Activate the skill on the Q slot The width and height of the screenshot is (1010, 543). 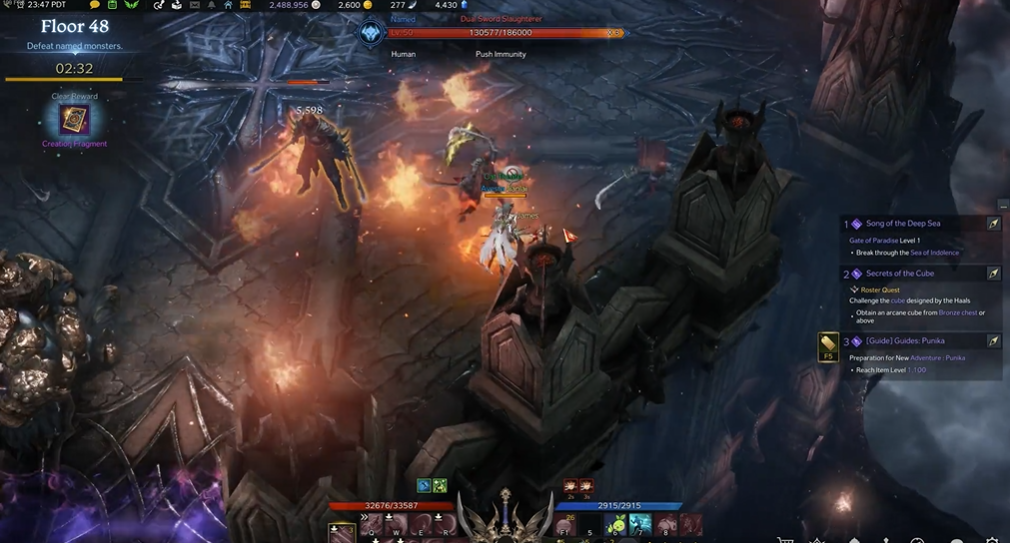click(368, 524)
